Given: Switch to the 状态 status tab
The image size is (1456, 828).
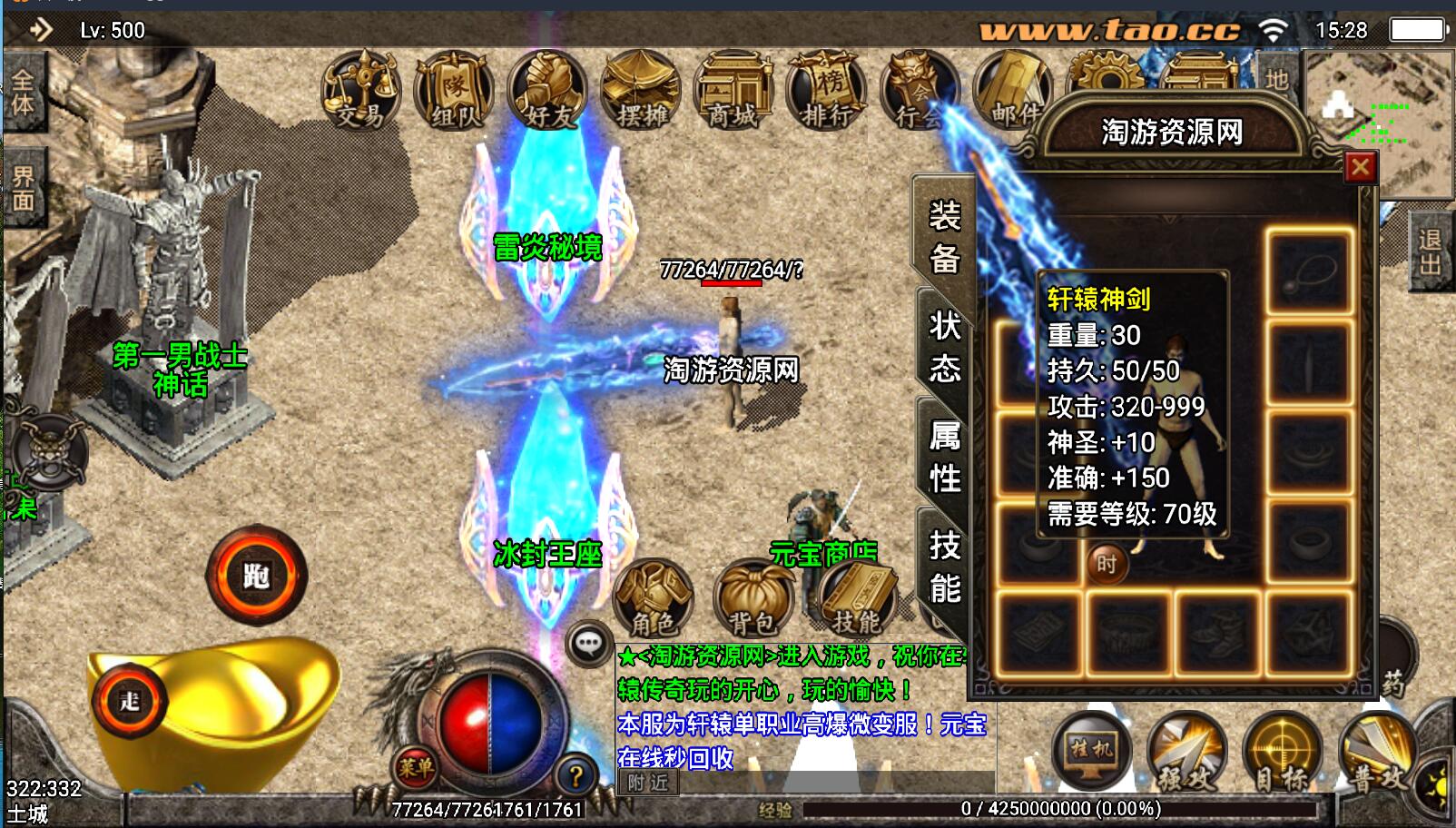Looking at the screenshot, I should [944, 347].
